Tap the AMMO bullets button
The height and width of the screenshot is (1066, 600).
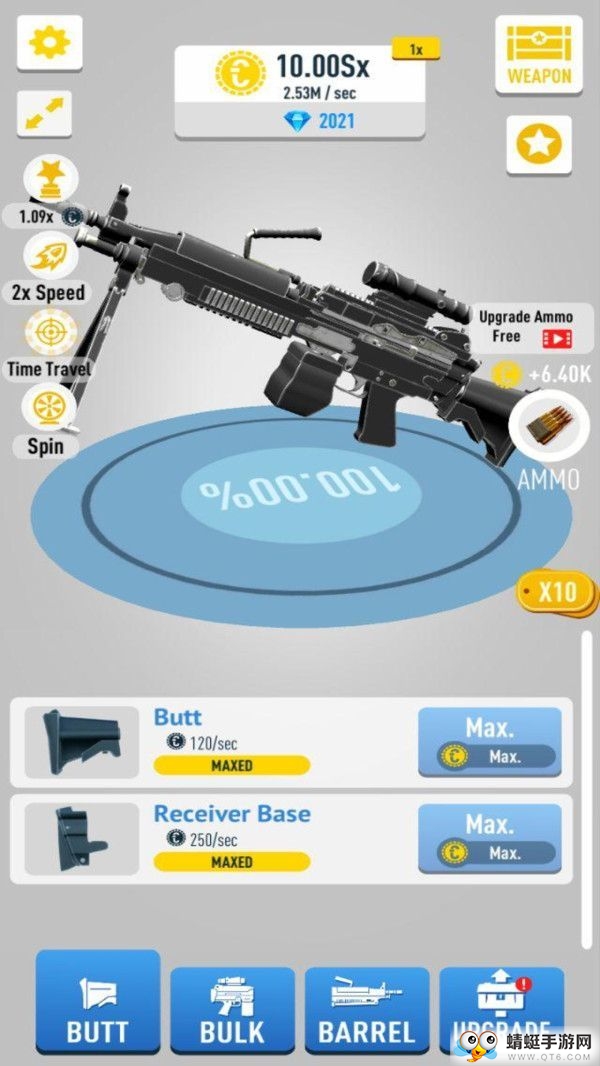547,427
